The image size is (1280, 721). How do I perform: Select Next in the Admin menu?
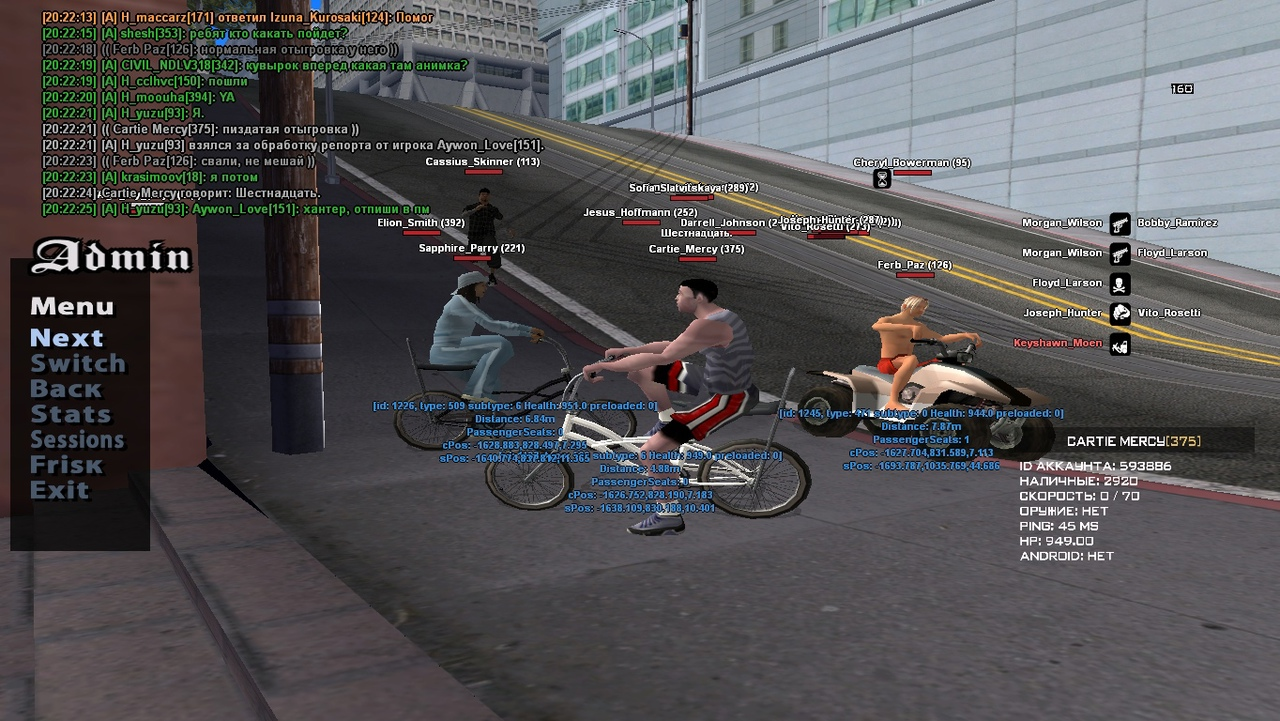click(67, 338)
